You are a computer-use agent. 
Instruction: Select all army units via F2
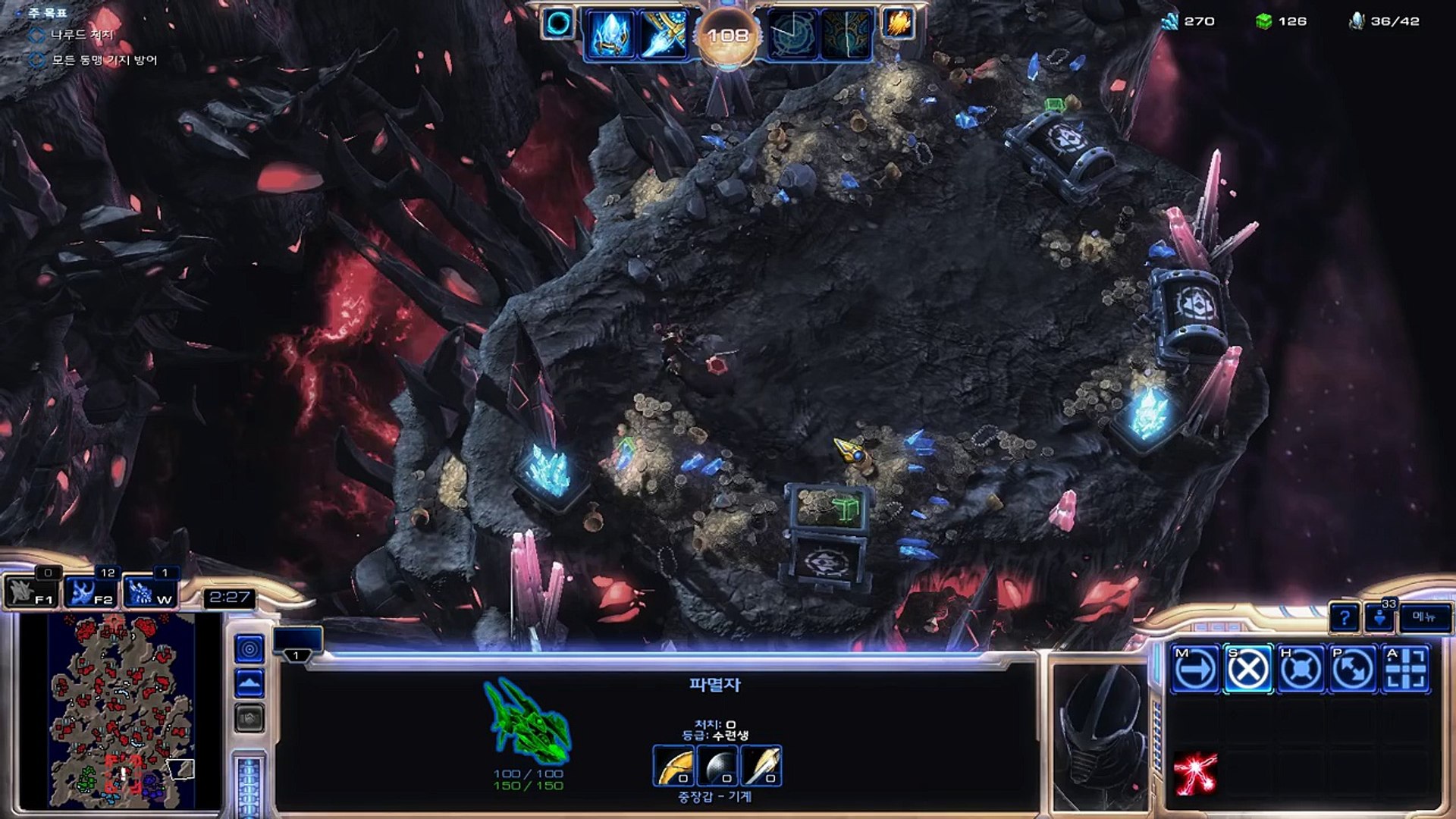click(89, 591)
